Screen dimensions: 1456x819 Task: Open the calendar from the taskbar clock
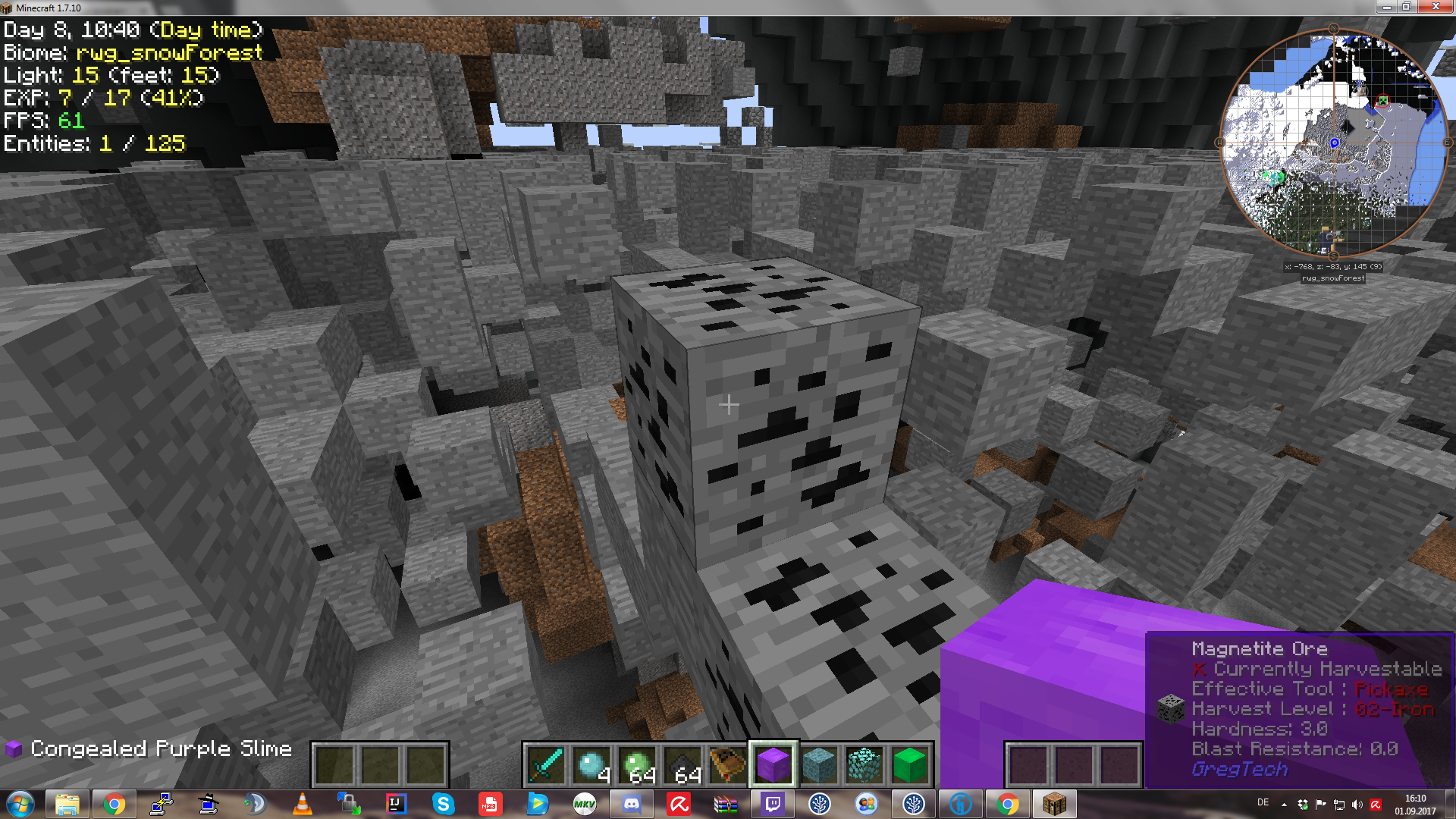(x=1415, y=803)
